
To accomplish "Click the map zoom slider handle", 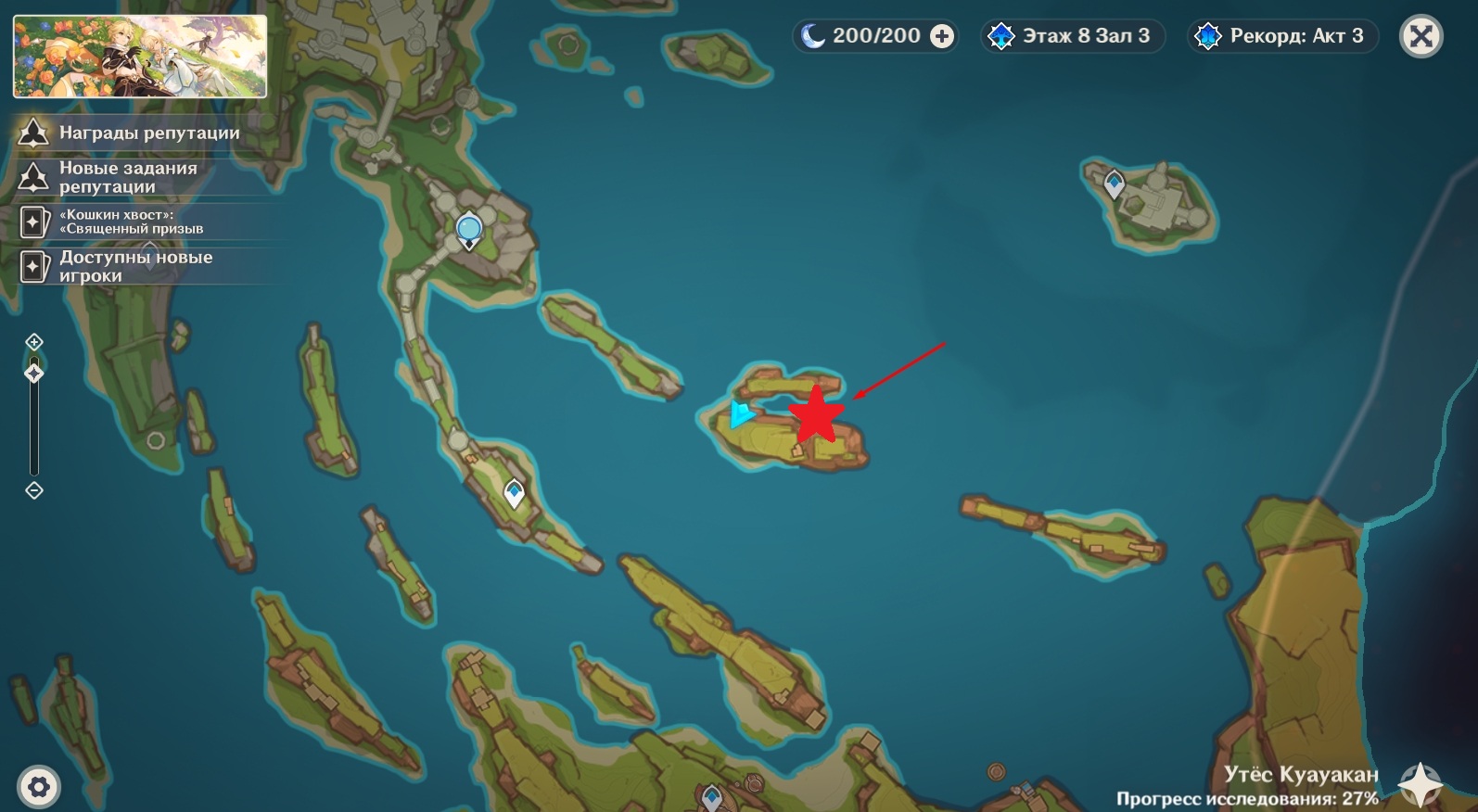I will pos(34,374).
